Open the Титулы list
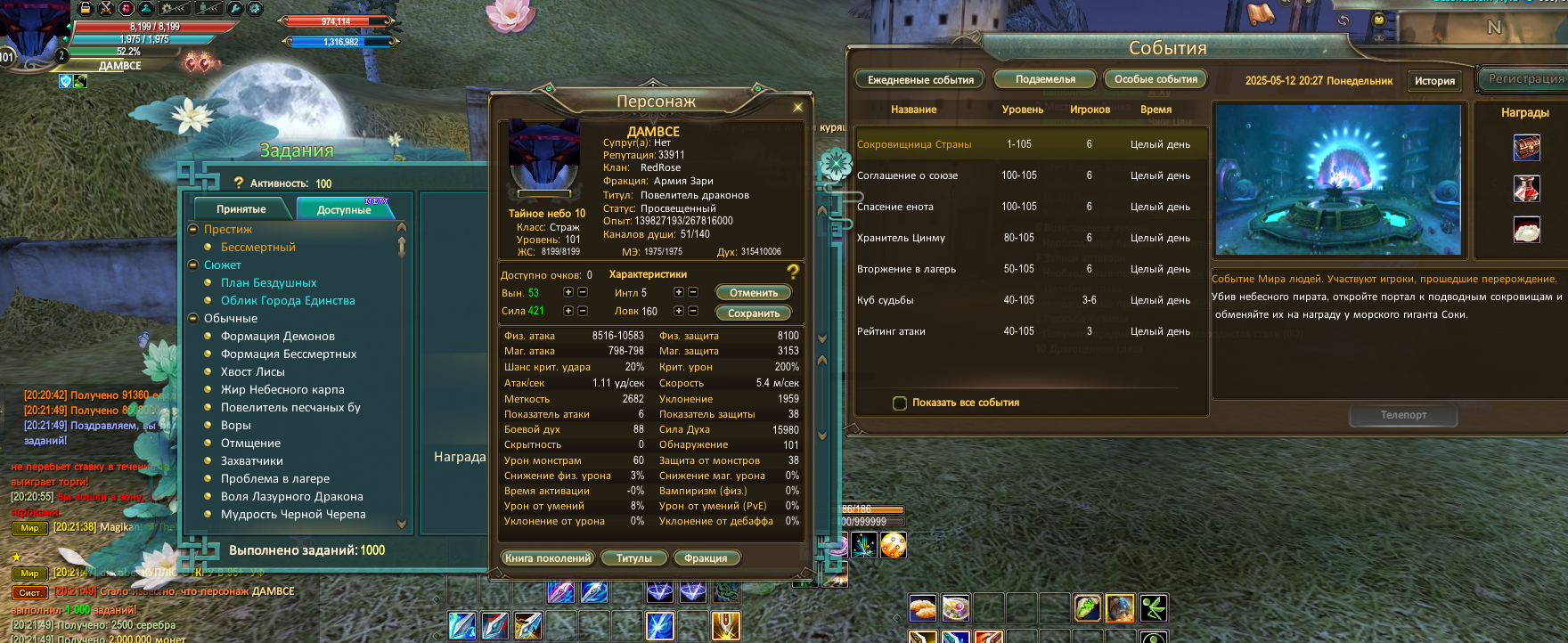 633,558
